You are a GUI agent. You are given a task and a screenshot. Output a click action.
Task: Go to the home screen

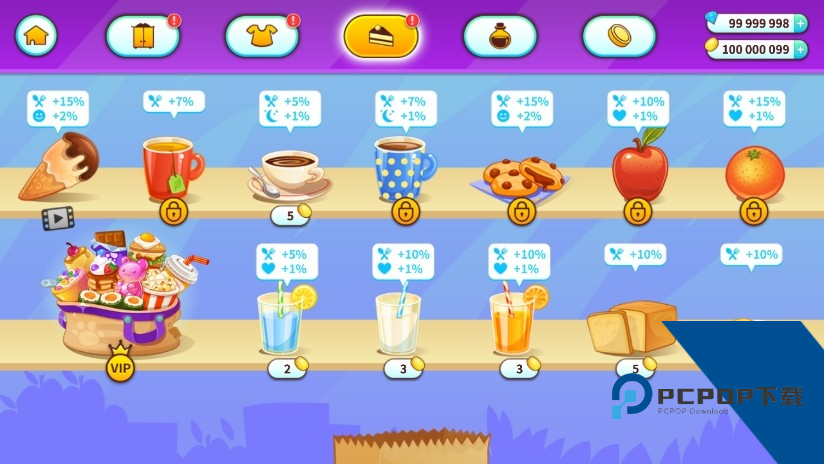pyautogui.click(x=36, y=35)
